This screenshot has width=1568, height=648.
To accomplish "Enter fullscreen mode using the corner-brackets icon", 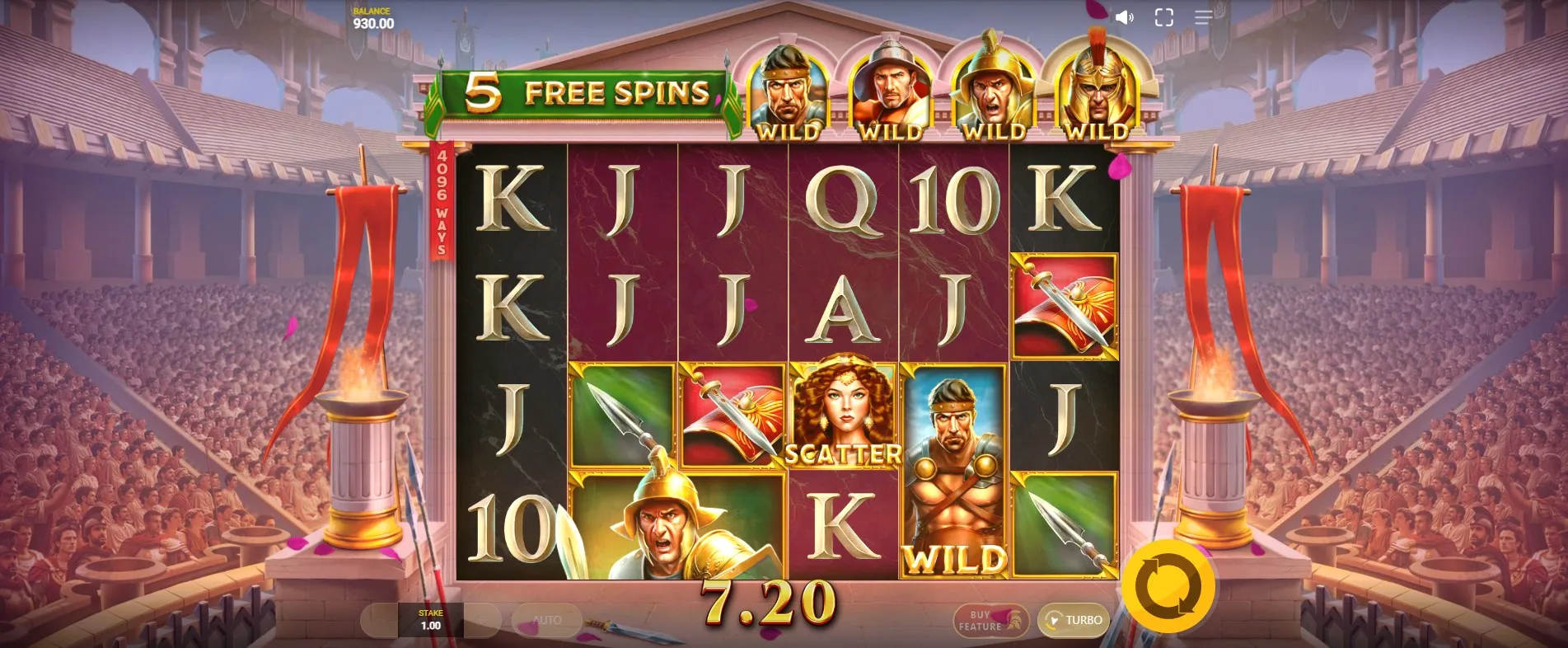I will tap(1163, 17).
